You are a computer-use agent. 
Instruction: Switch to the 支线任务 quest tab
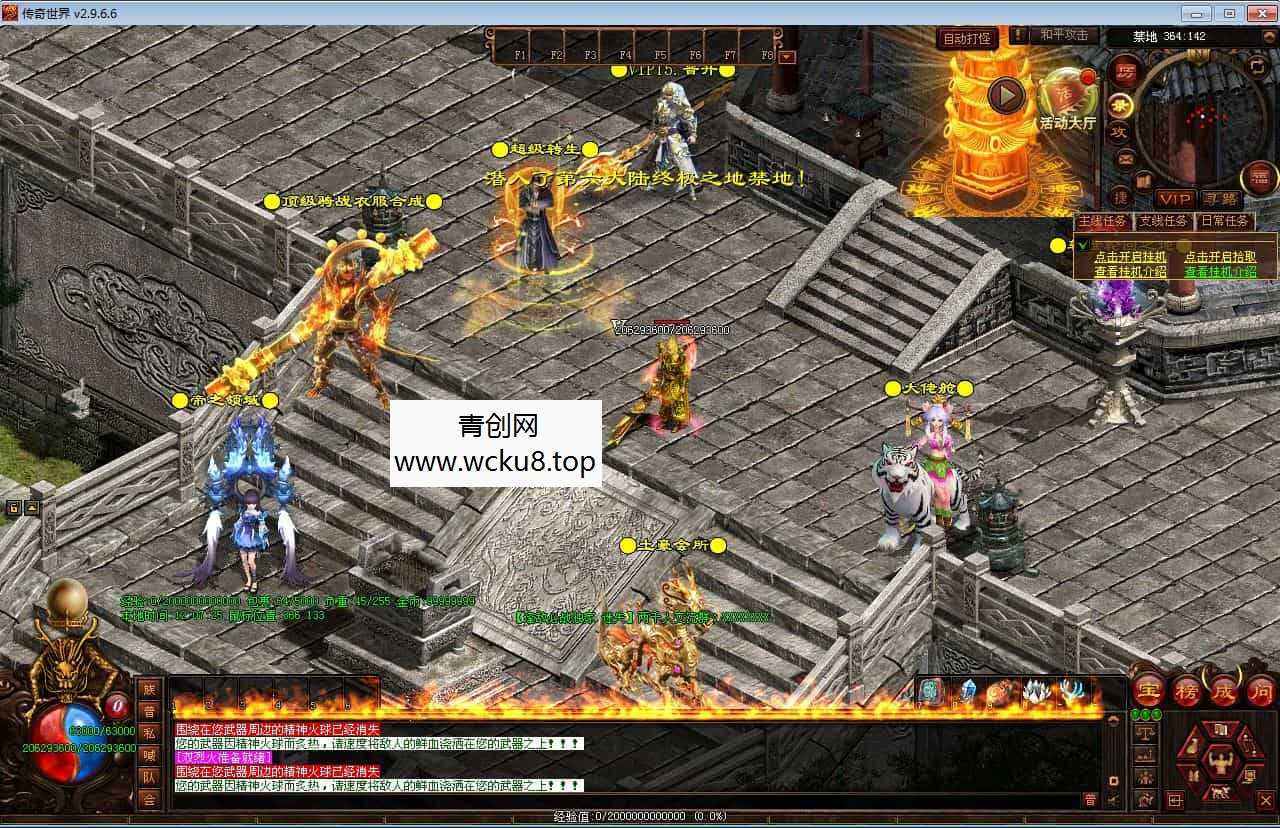pyautogui.click(x=1161, y=221)
